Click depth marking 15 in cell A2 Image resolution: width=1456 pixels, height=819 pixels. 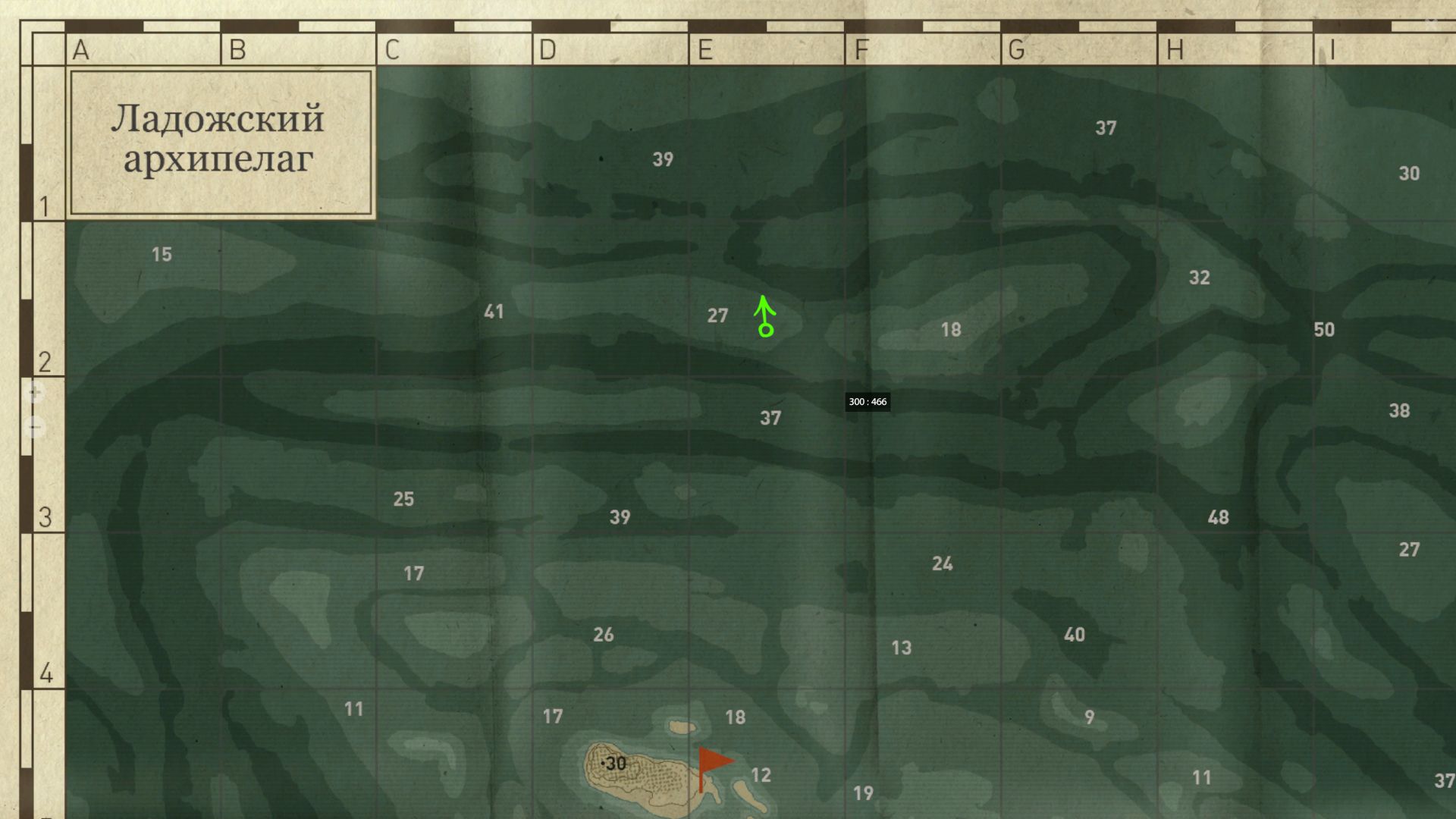point(162,255)
